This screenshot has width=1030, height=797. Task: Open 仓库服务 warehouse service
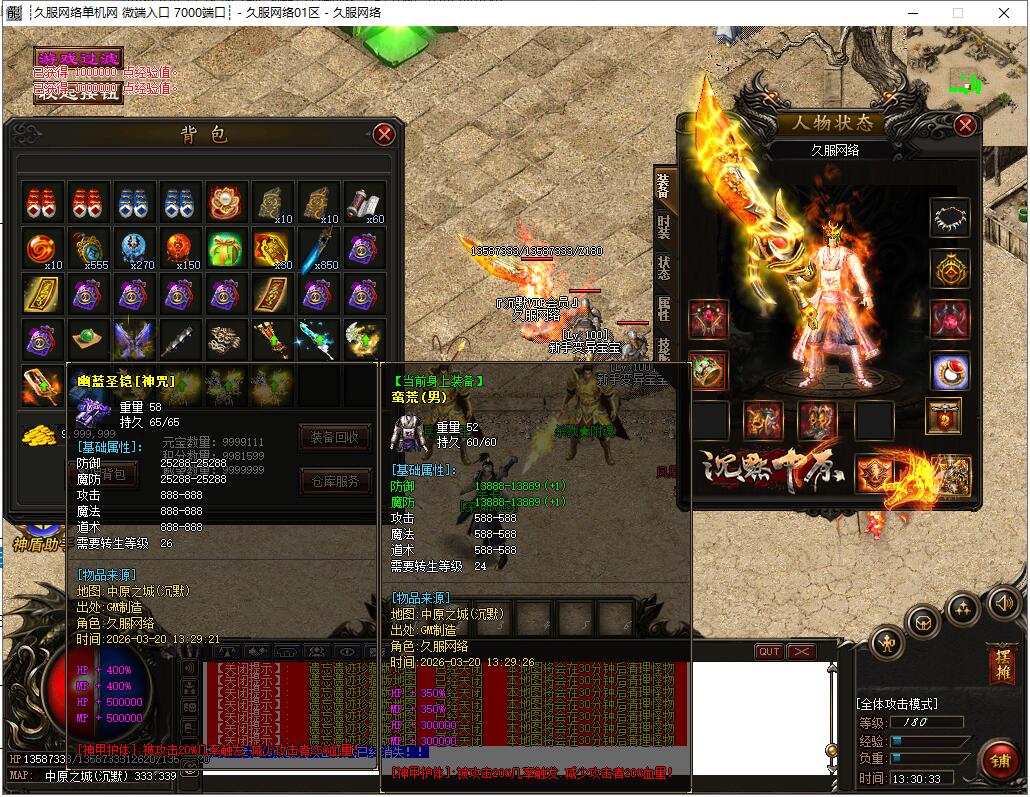tap(335, 481)
